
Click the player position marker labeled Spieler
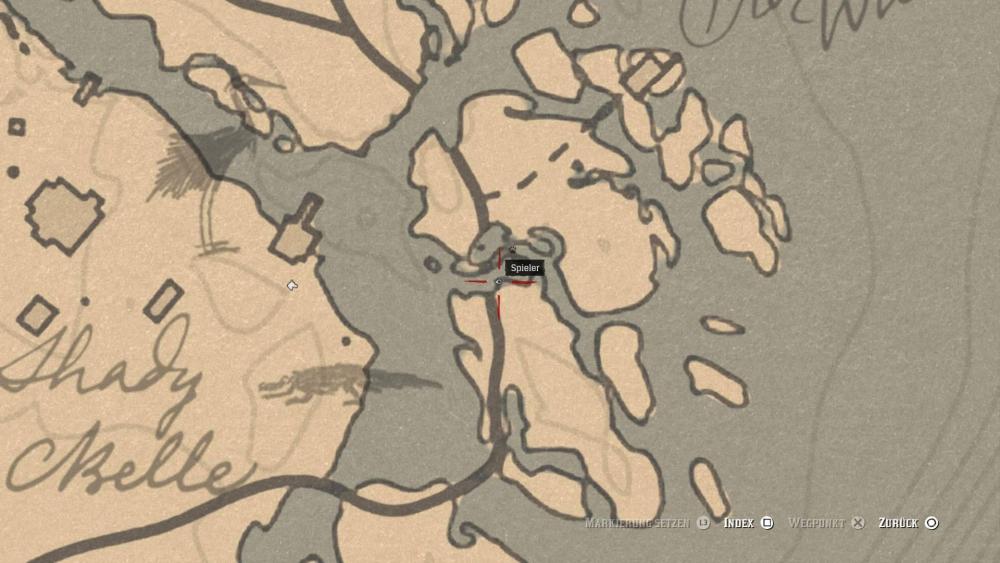click(499, 282)
